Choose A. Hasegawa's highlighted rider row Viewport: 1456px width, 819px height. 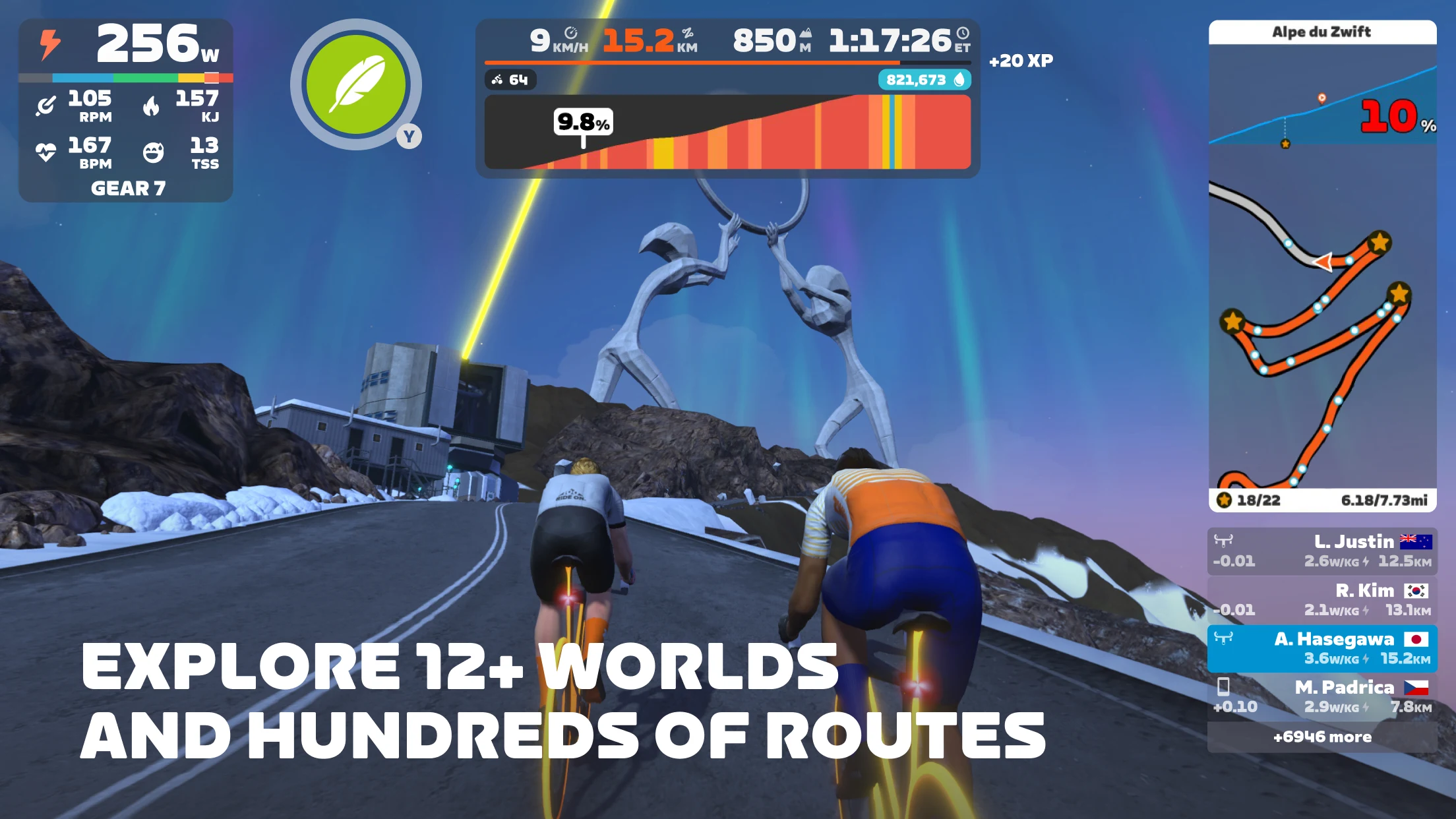(1322, 649)
